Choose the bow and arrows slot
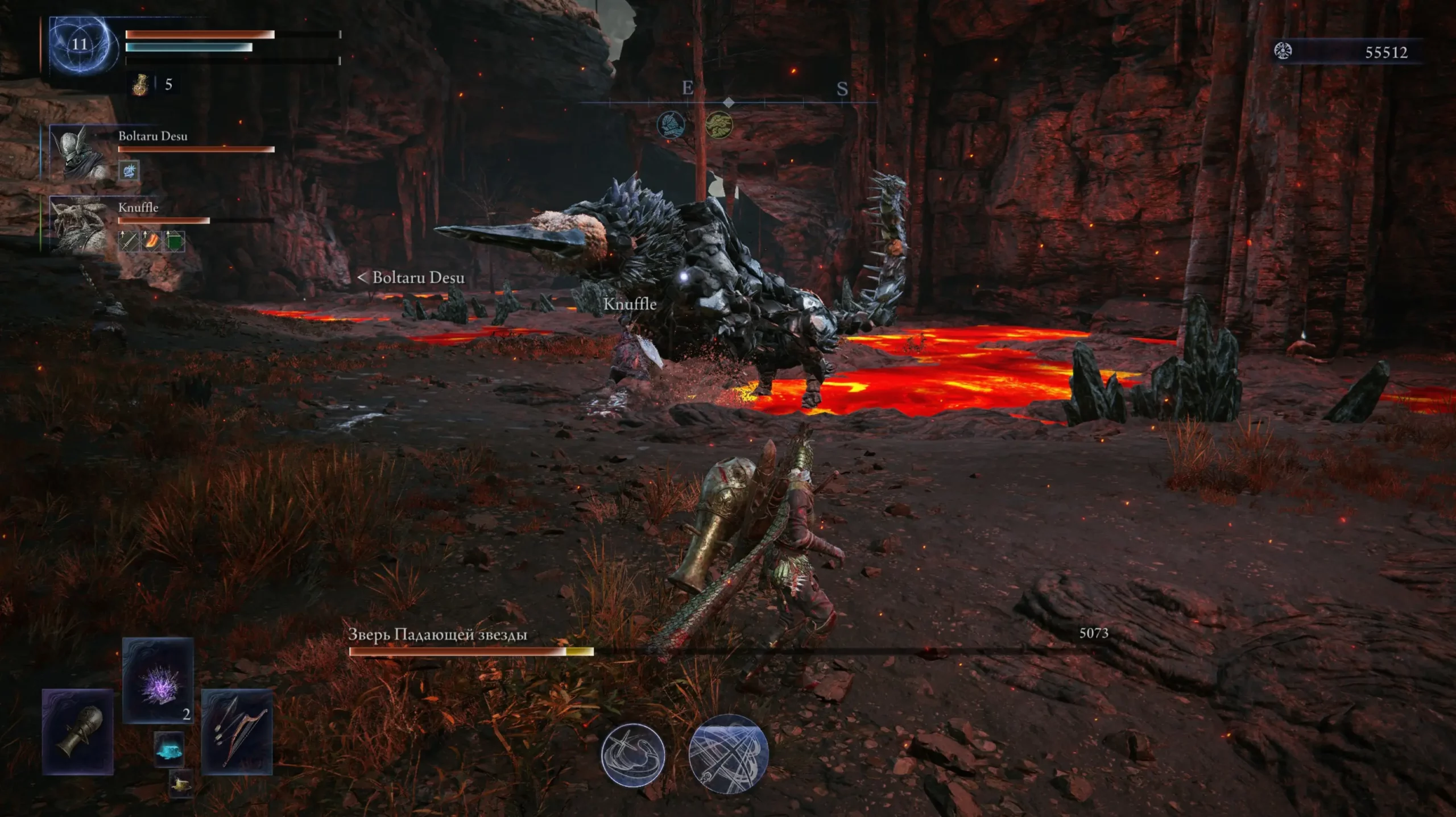This screenshot has height=817, width=1456. (x=237, y=731)
